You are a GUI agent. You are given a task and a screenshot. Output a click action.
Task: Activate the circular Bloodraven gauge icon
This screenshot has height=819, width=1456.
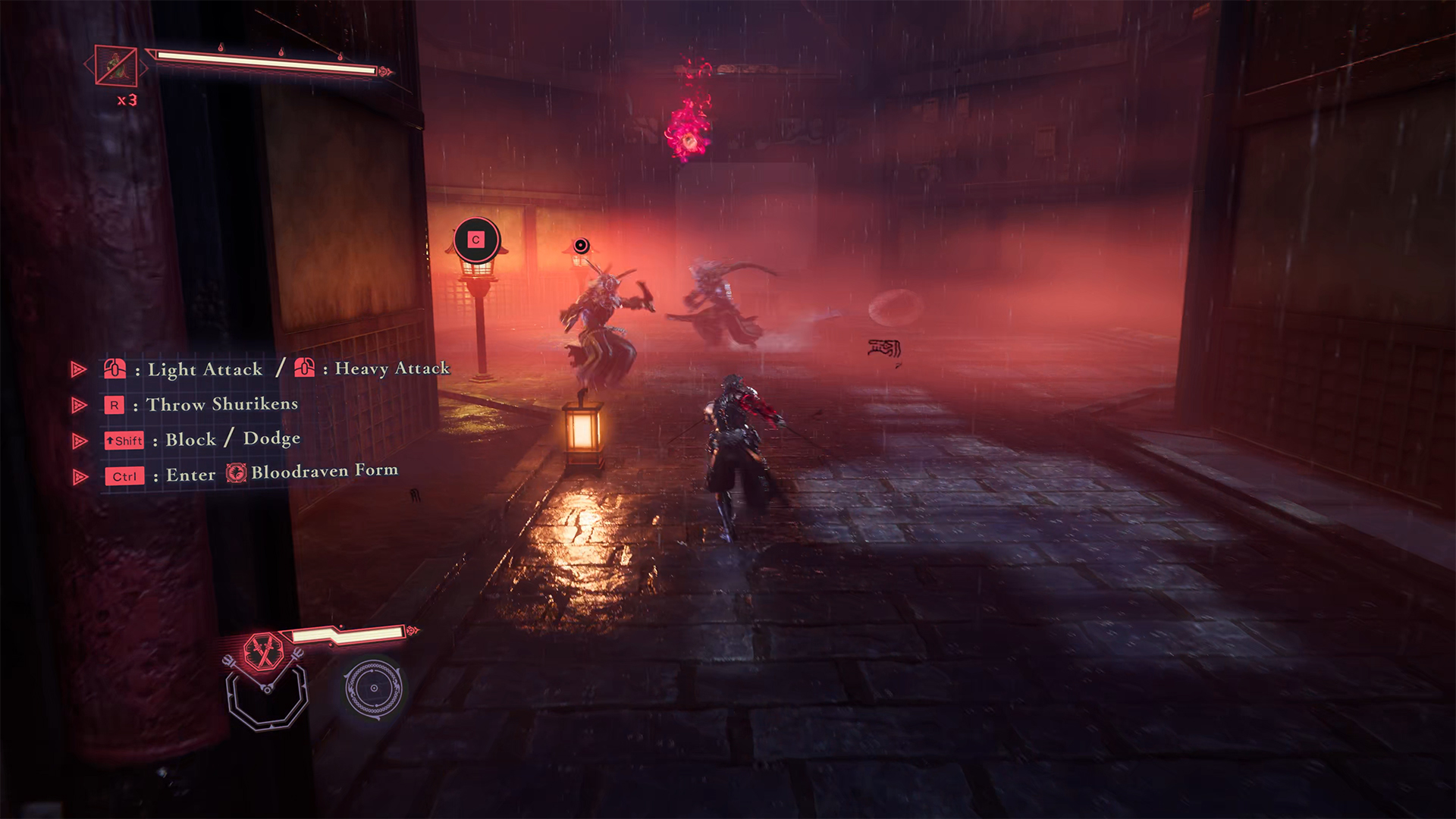point(373,689)
